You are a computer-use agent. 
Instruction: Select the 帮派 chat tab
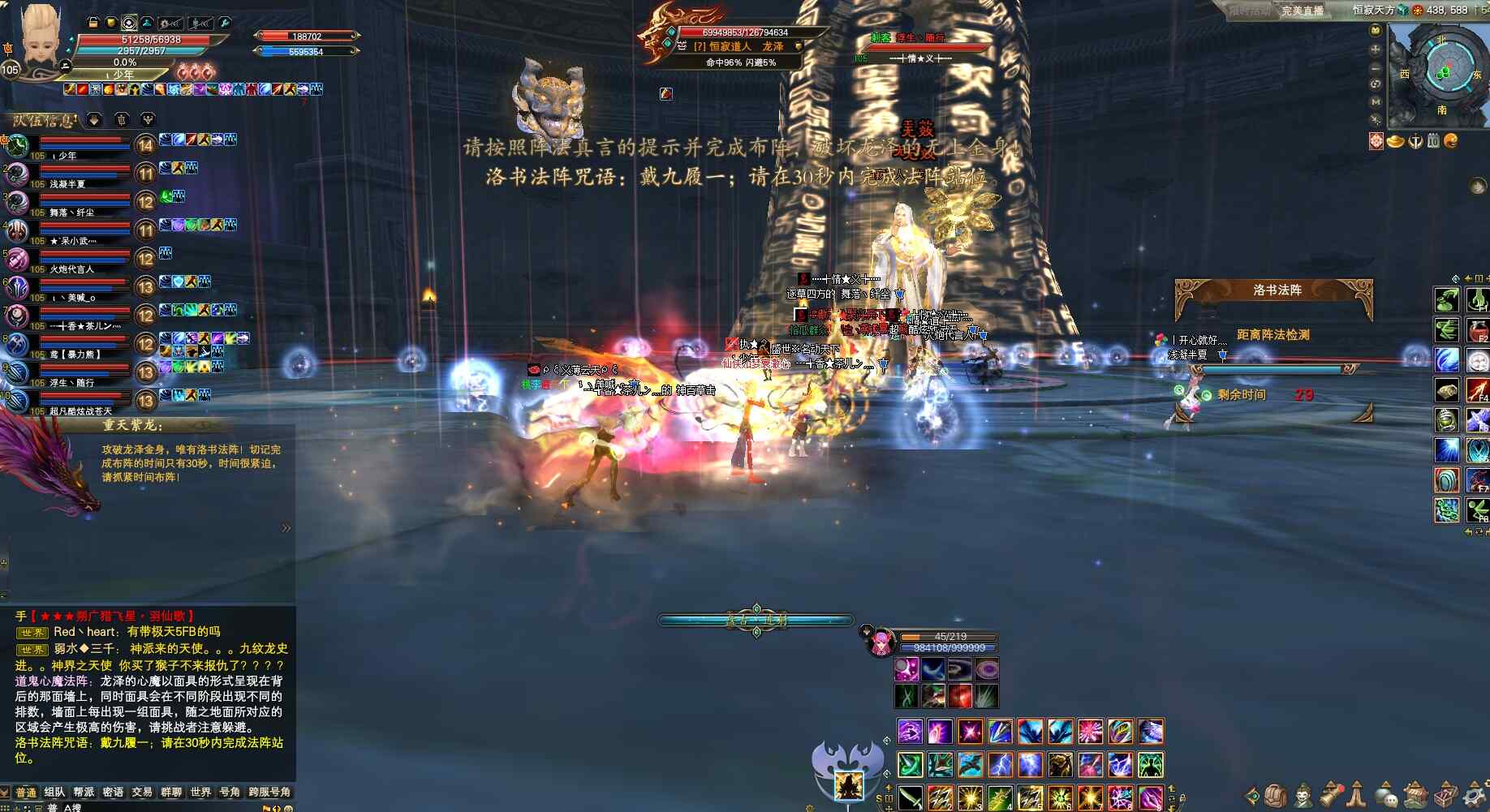coord(84,792)
